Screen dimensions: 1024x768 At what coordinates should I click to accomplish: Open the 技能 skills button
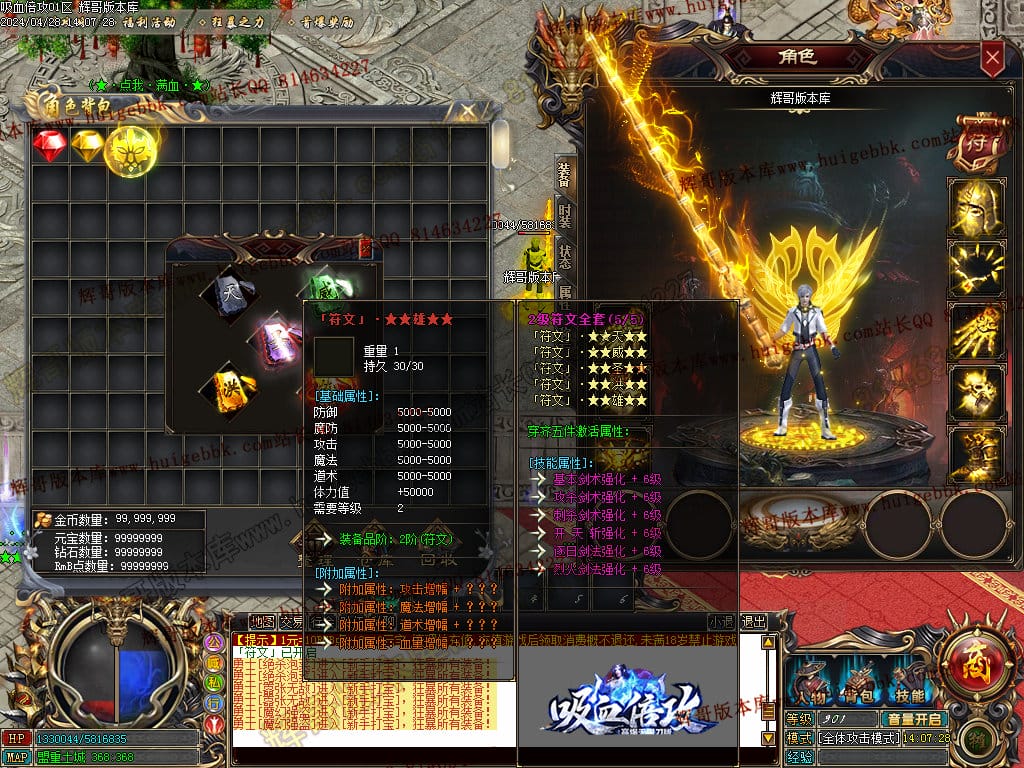click(909, 683)
